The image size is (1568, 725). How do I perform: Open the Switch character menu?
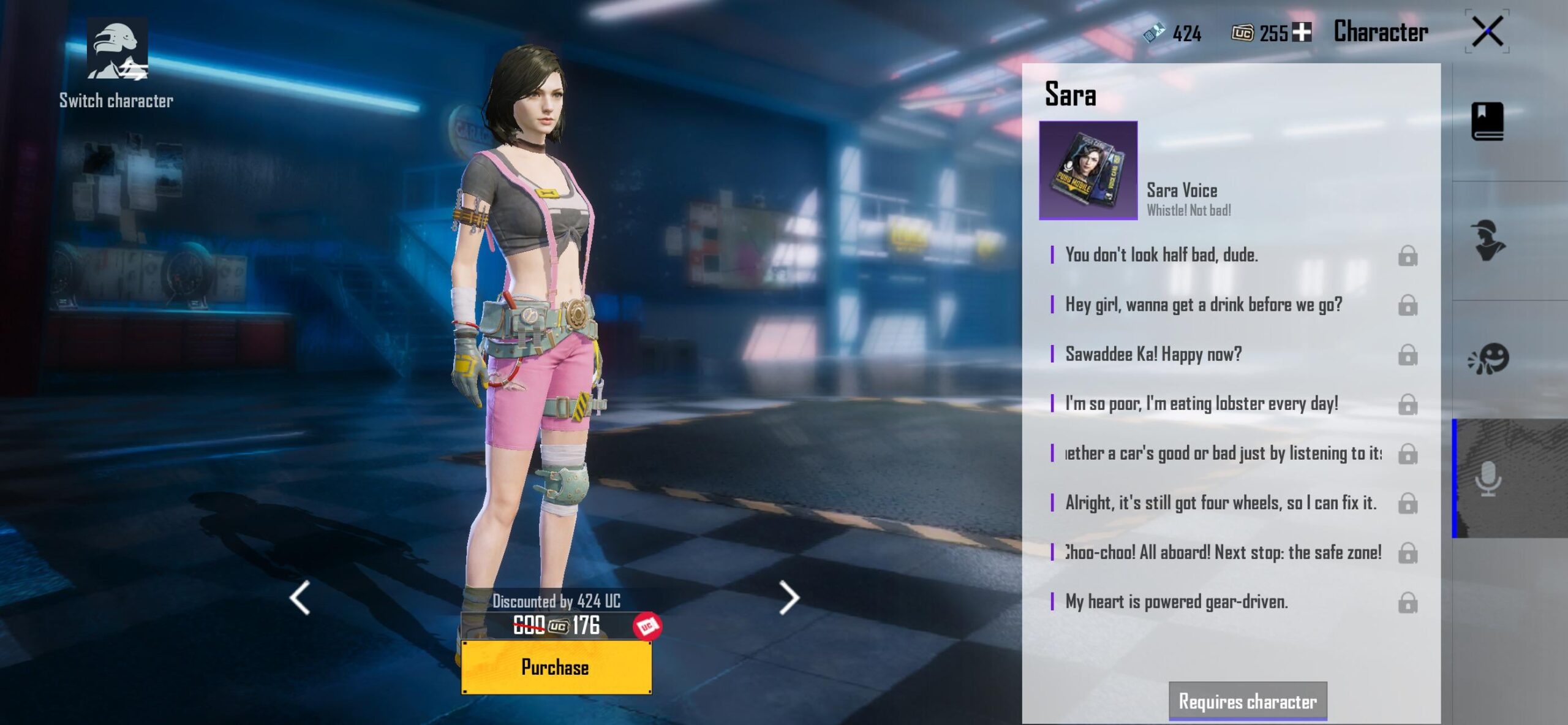click(x=116, y=63)
